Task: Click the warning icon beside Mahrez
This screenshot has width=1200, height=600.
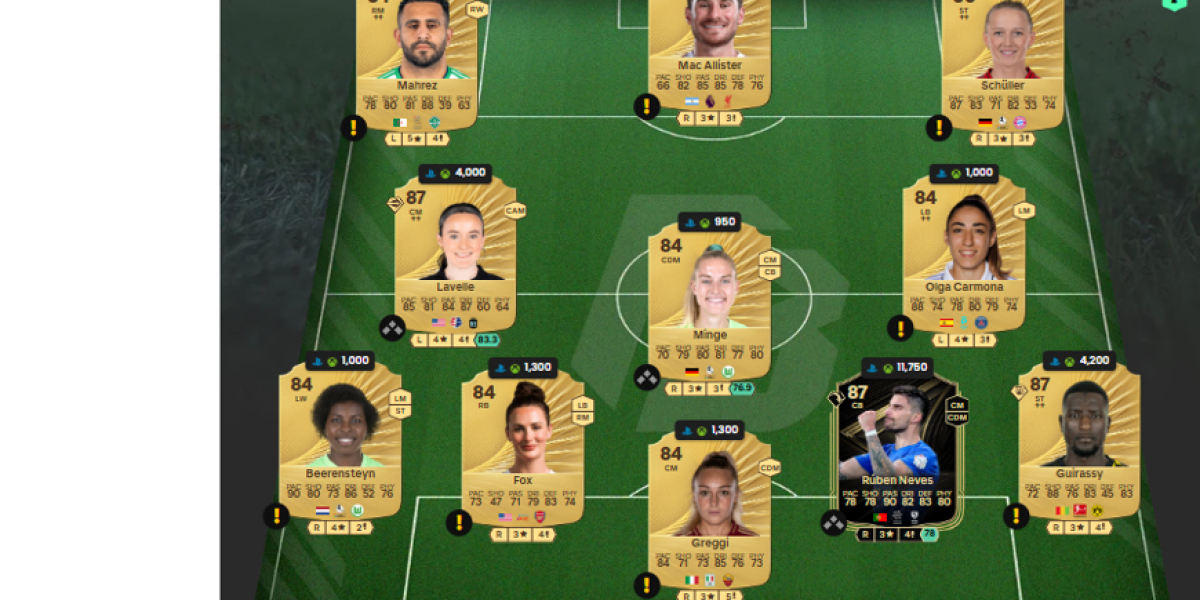Action: (x=353, y=127)
